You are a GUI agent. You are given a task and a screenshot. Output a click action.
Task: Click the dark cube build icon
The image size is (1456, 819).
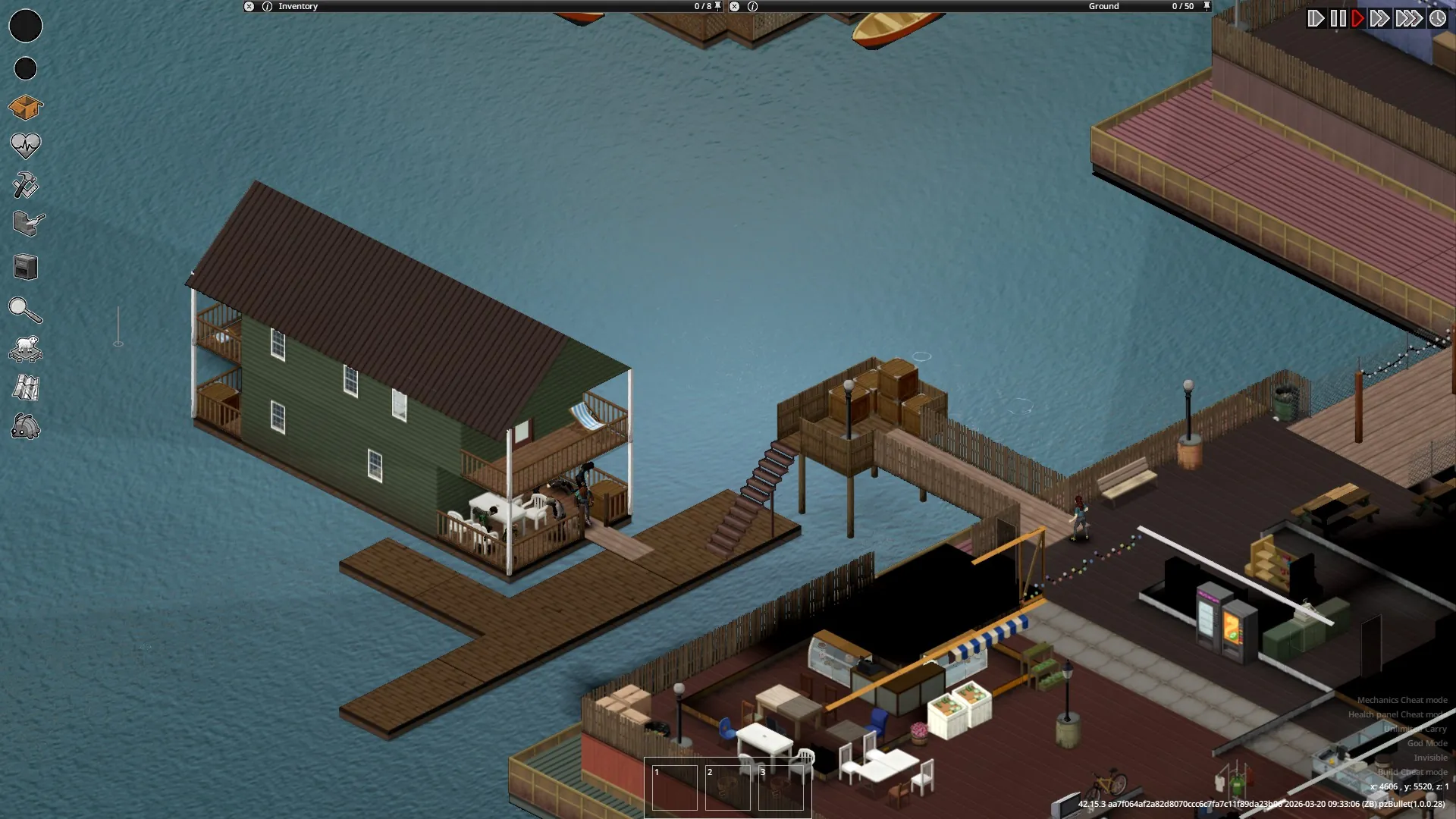point(26,267)
